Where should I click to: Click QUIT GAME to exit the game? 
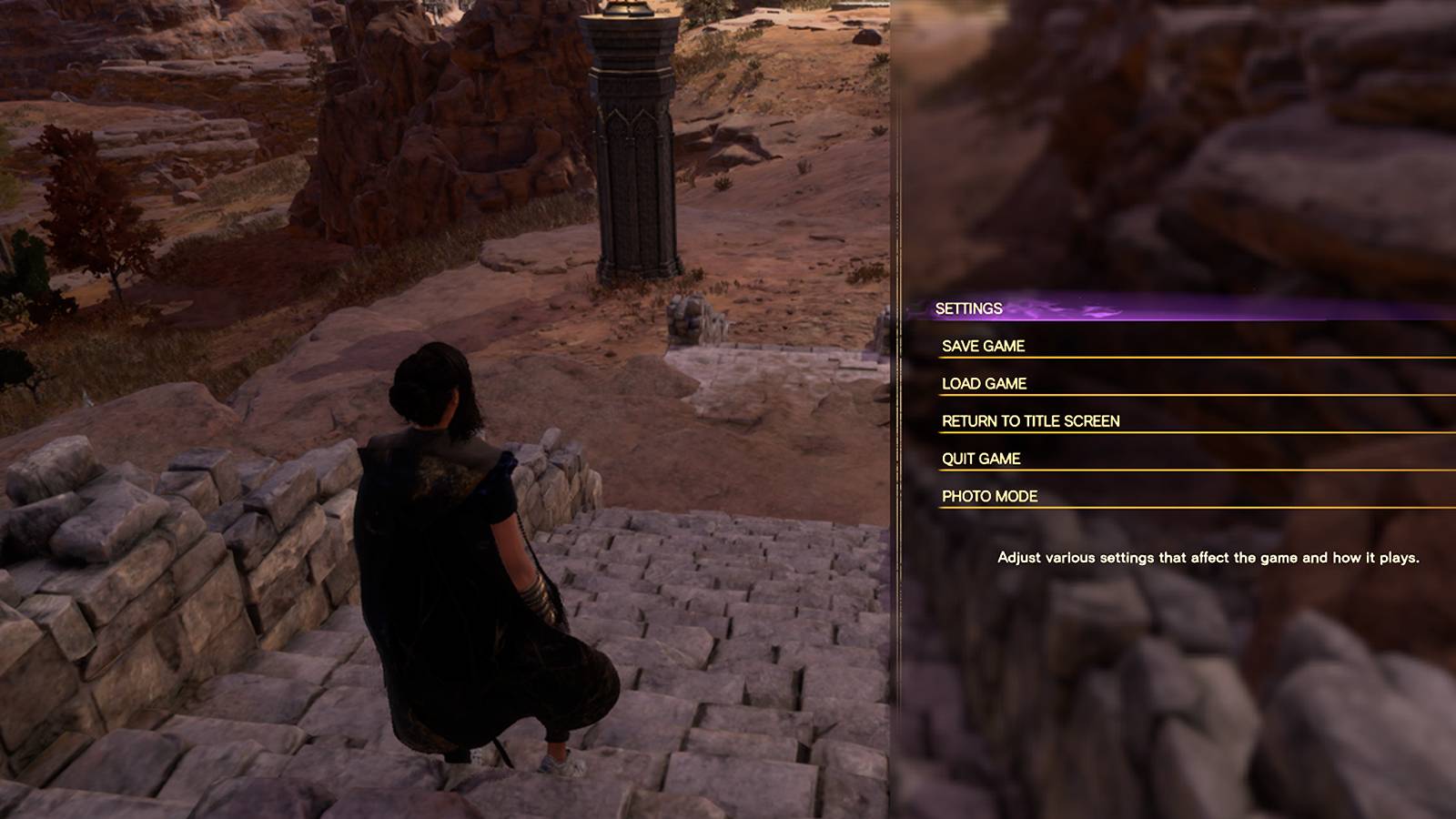[982, 460]
